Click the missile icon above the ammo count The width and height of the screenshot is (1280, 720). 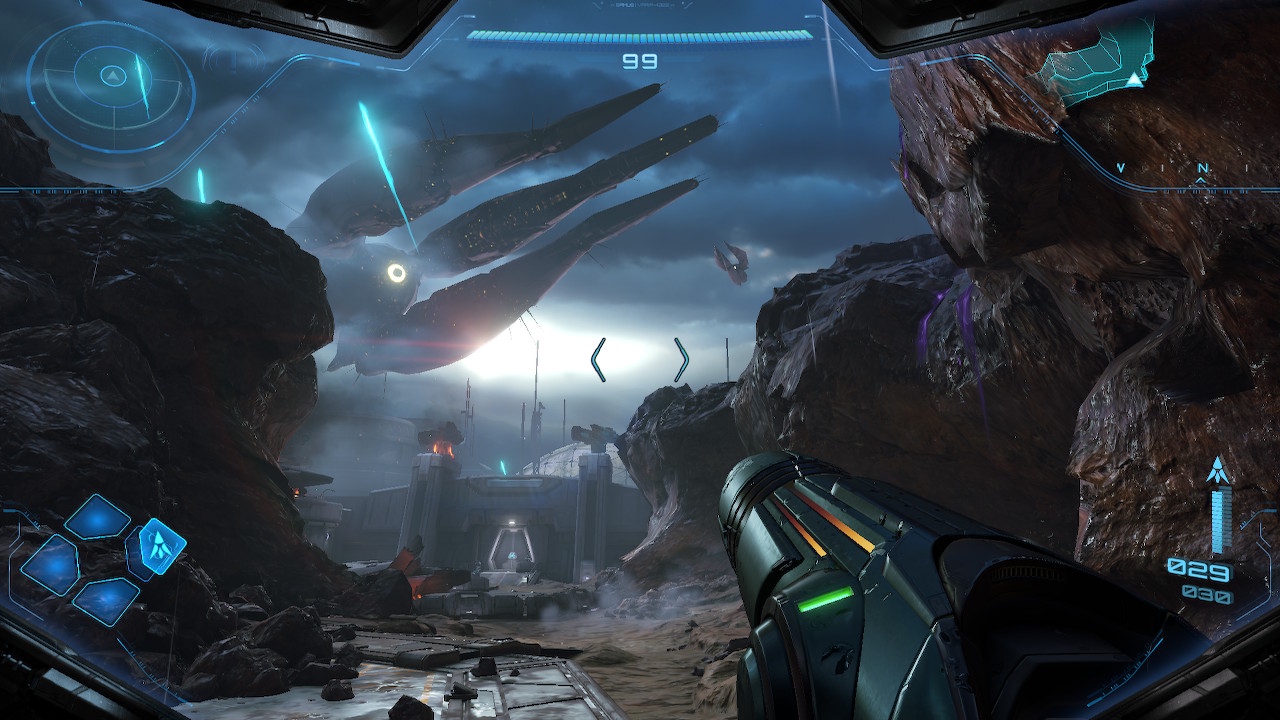(x=1217, y=470)
